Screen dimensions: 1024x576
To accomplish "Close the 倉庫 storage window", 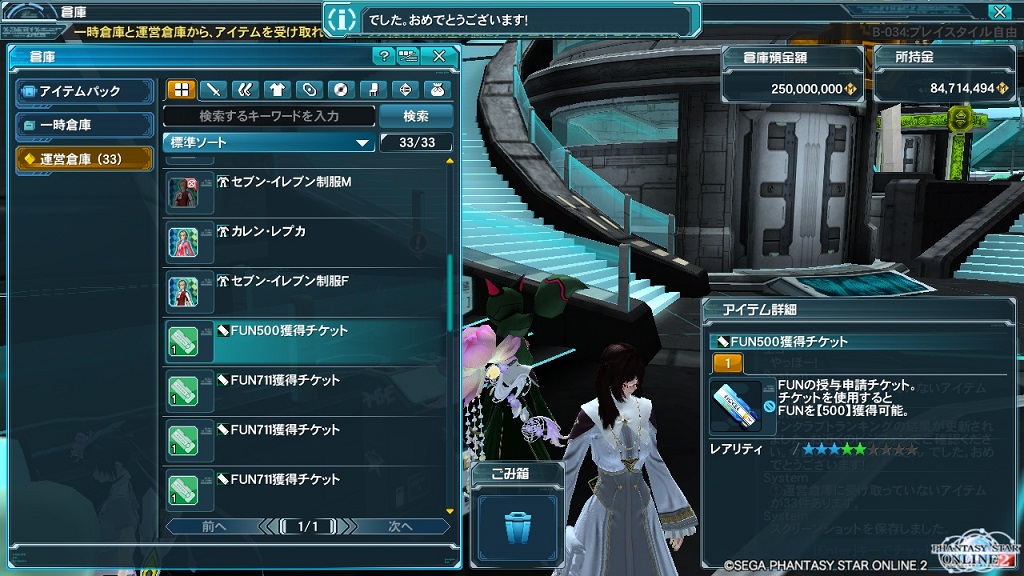I will click(x=439, y=57).
